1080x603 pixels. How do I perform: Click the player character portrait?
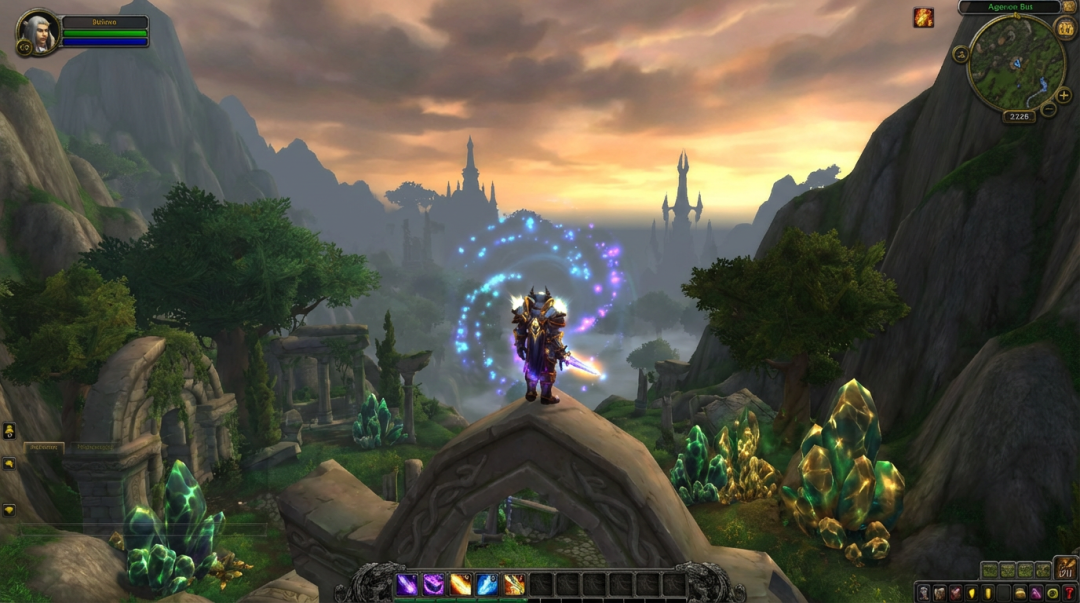pos(38,32)
